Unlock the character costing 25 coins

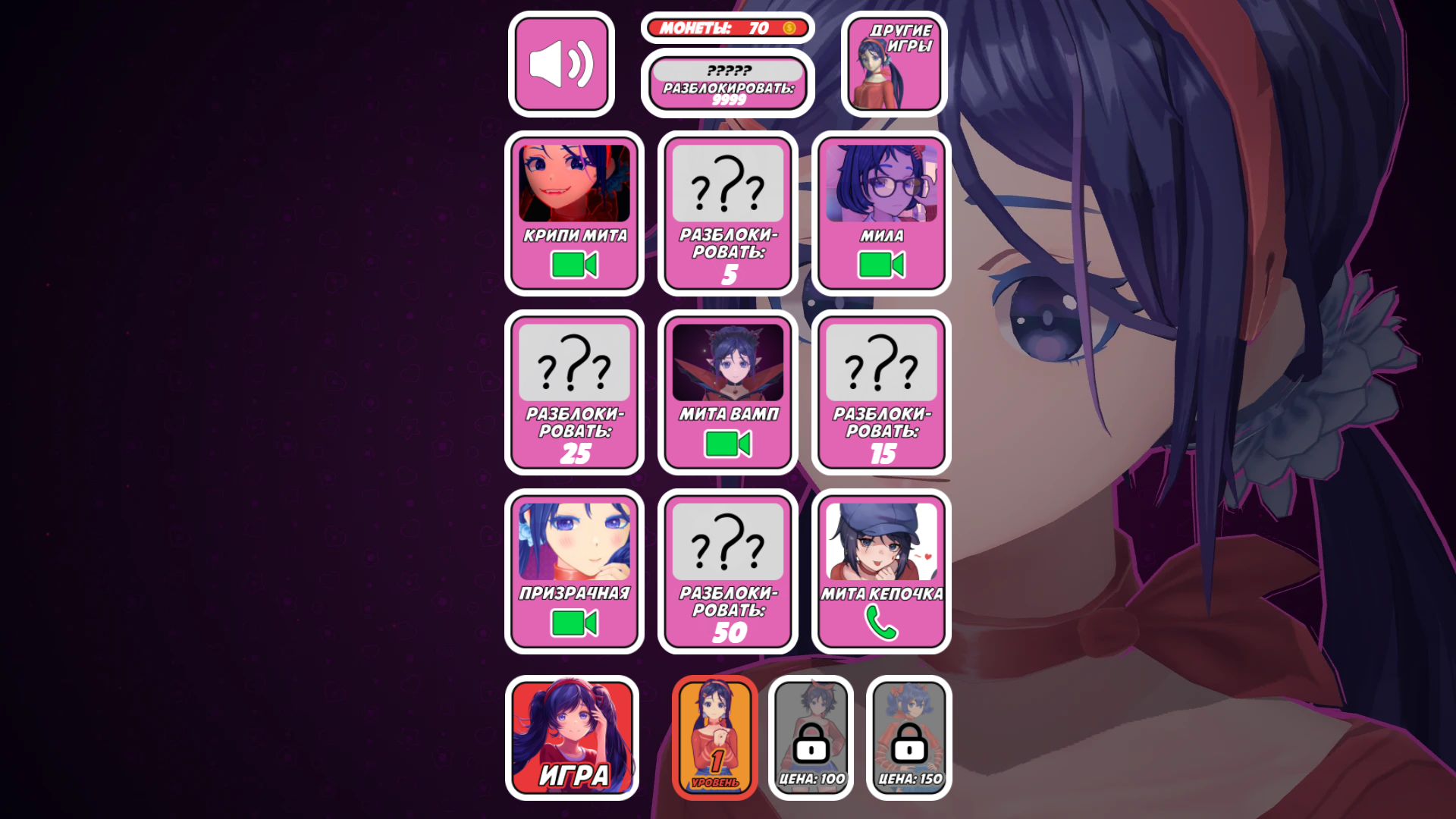coord(574,393)
